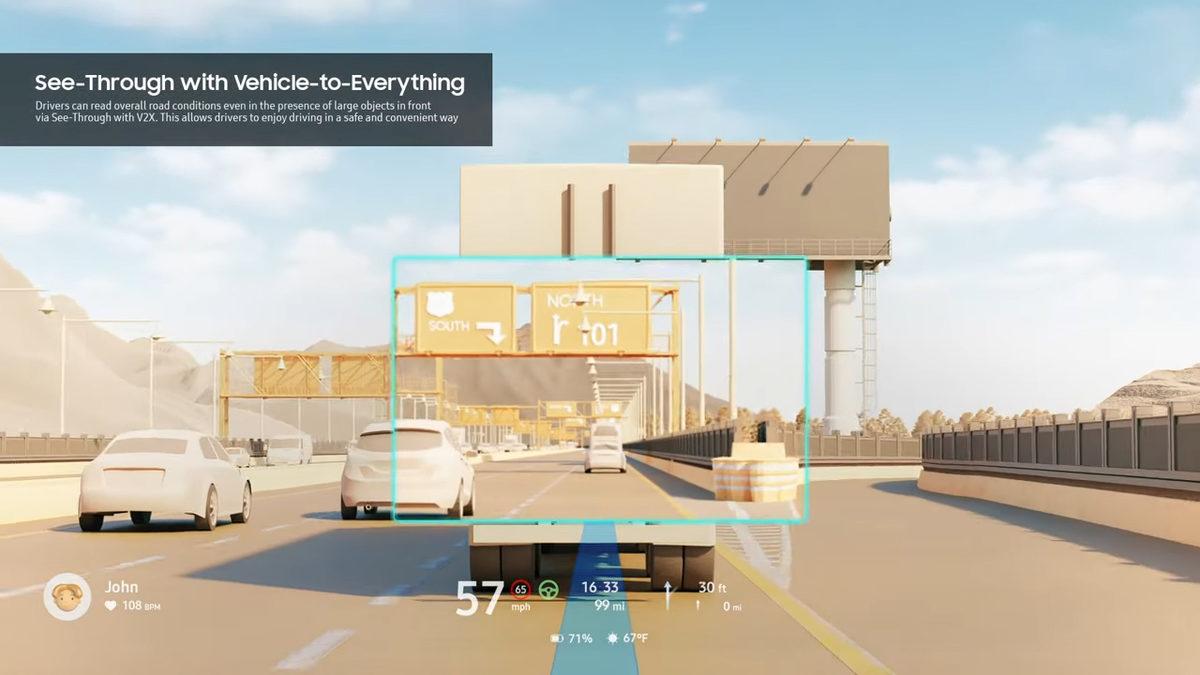Select the green steering wheel icon

point(548,589)
